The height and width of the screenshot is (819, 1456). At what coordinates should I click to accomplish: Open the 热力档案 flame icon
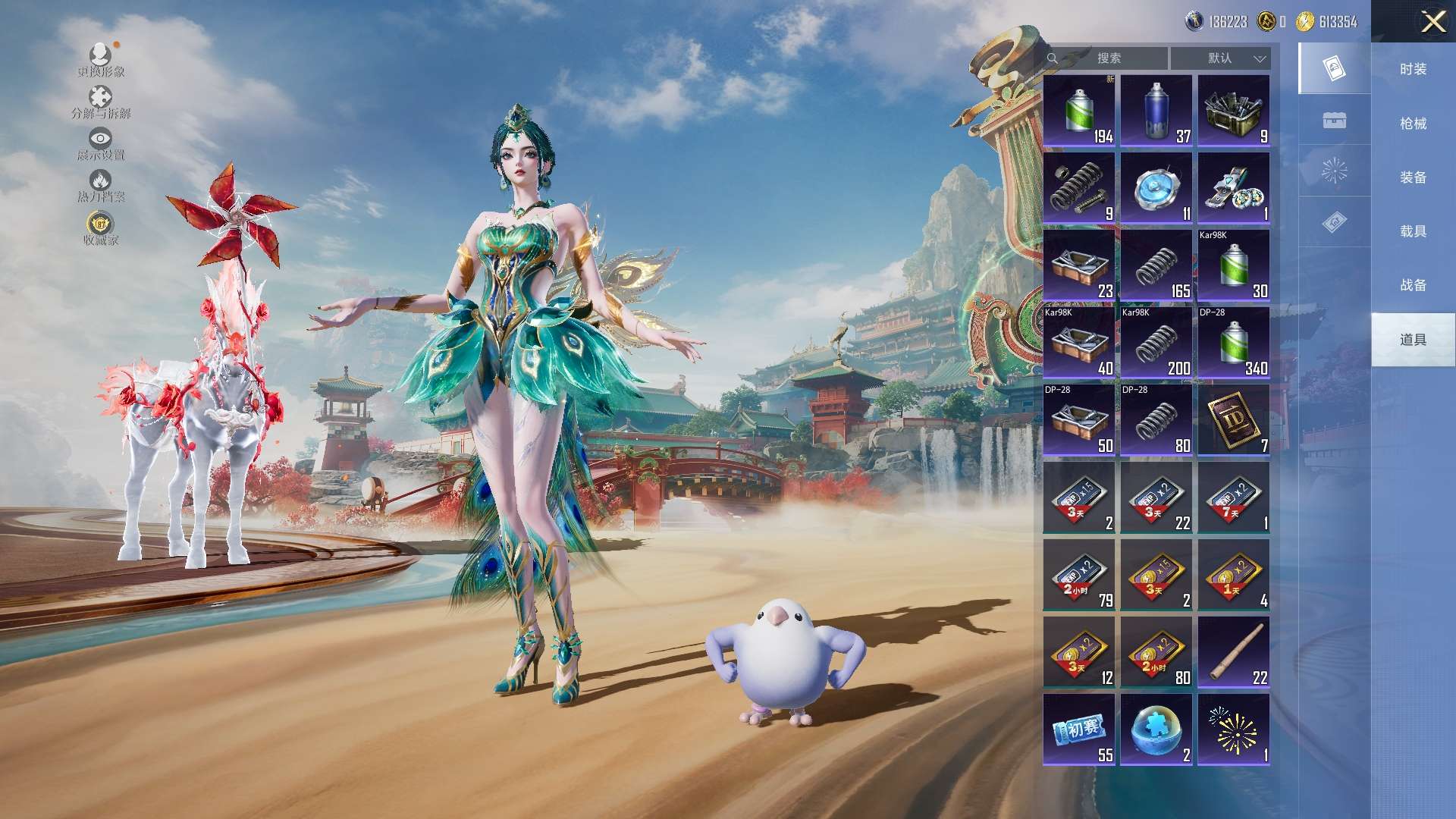point(101,186)
